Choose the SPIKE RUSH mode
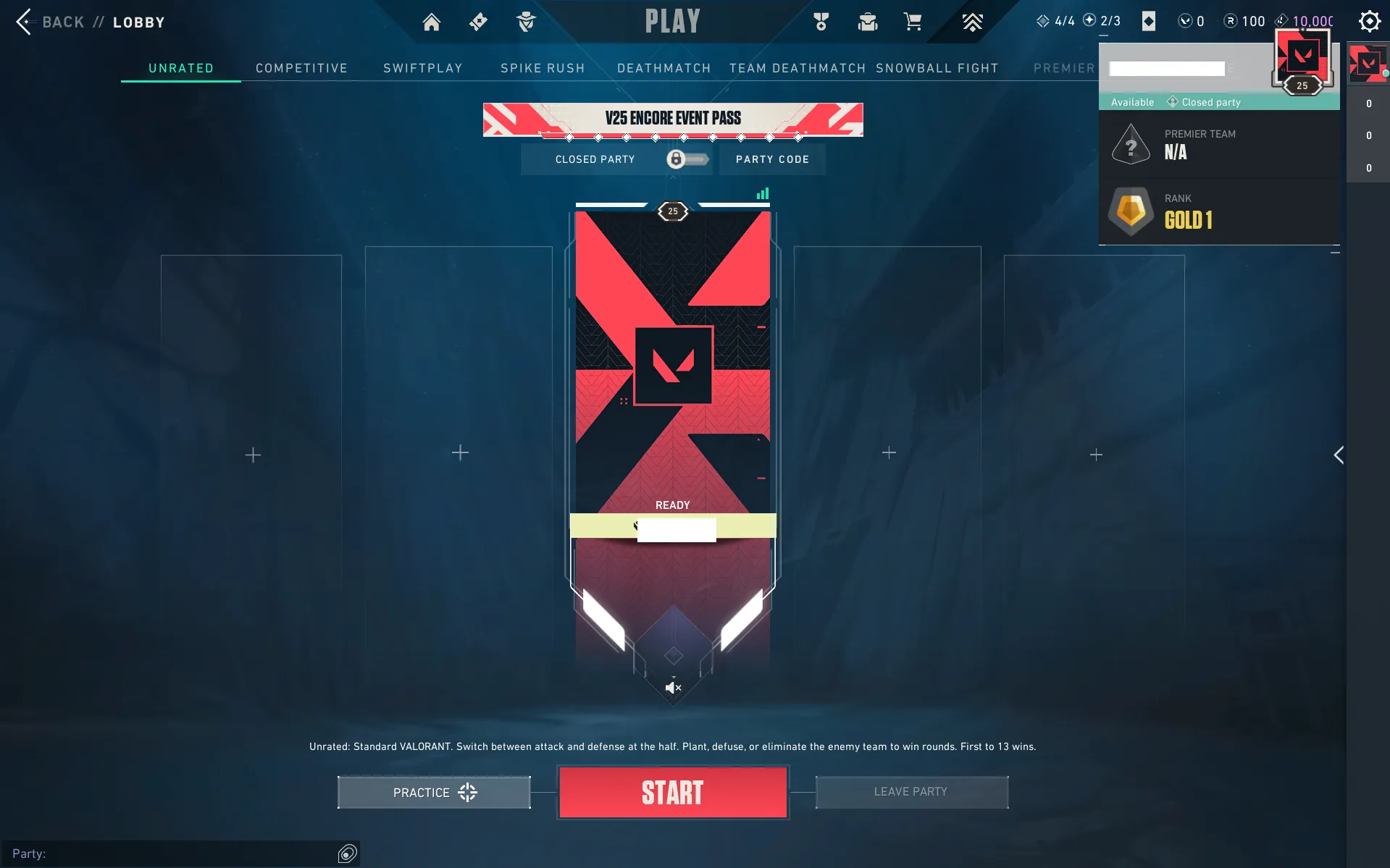Screen dimensions: 1390x868 pyautogui.click(x=543, y=68)
